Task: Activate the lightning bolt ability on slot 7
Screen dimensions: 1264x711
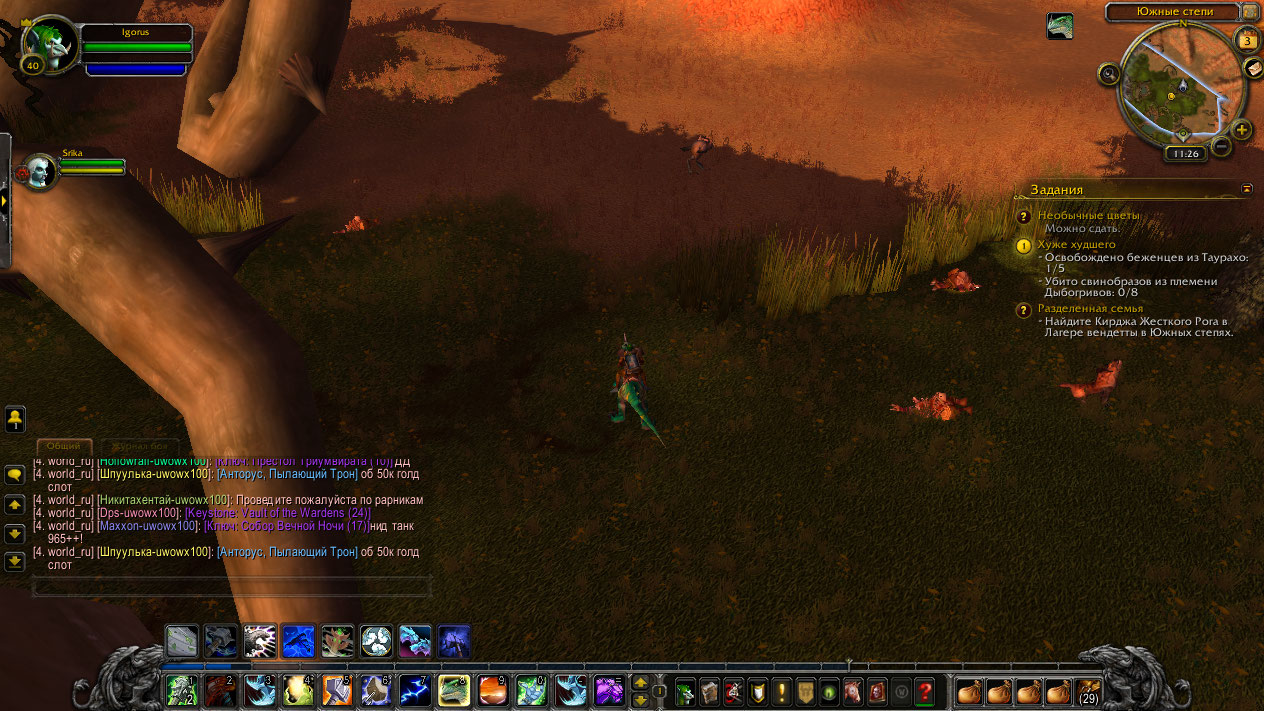Action: click(415, 691)
